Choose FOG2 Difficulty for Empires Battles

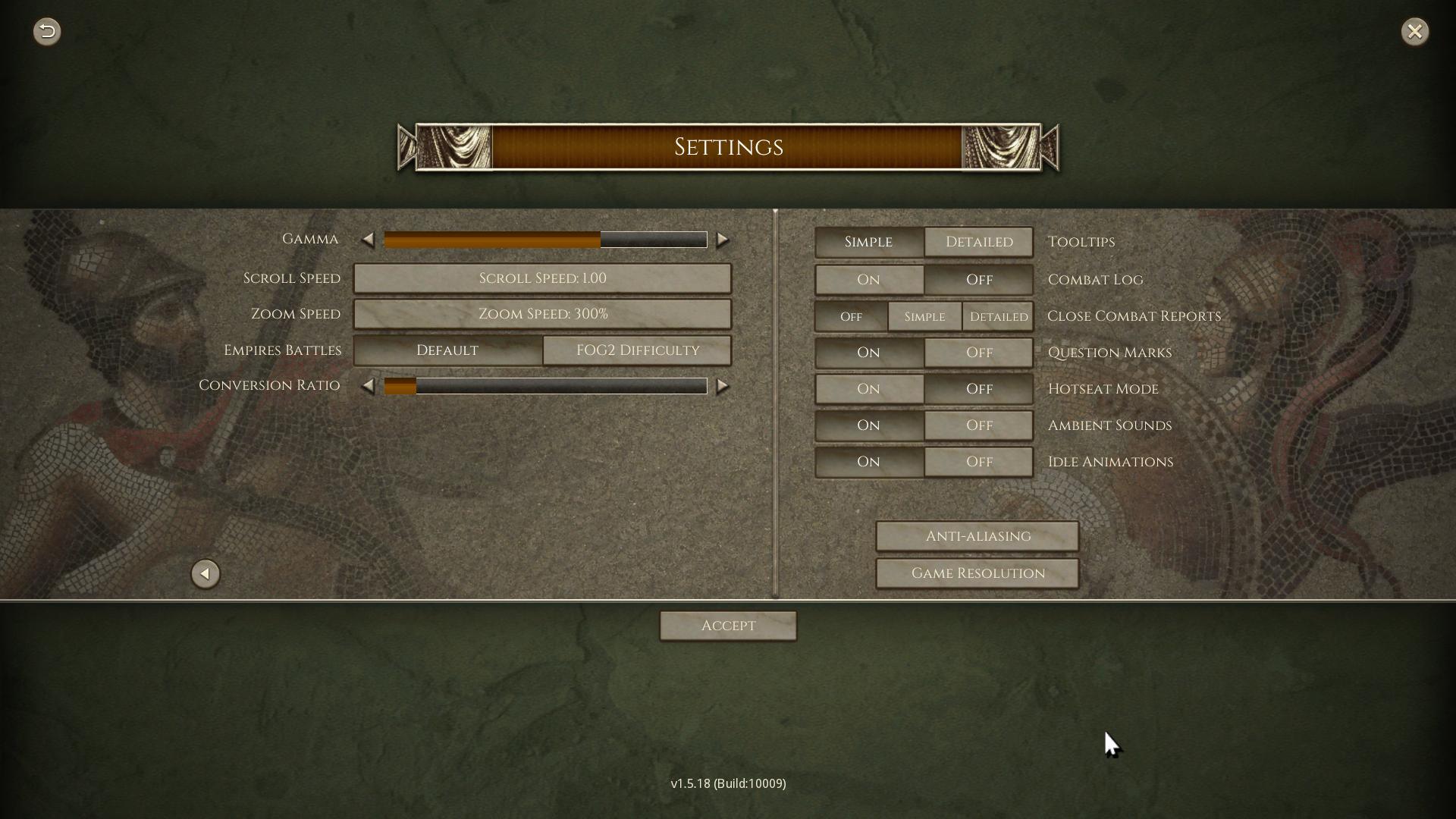637,350
